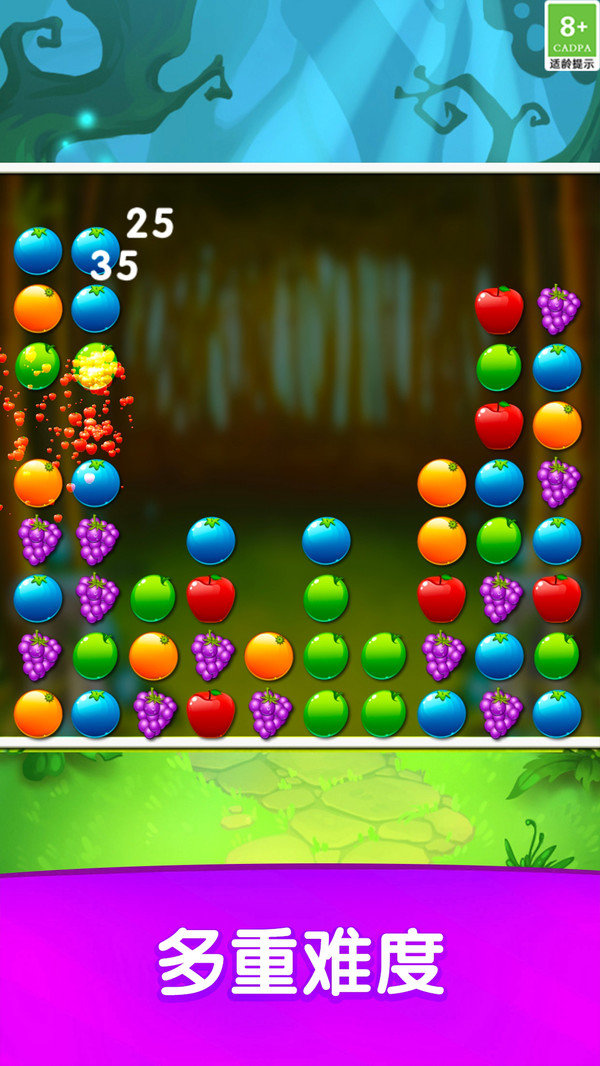Pop the red apple flanked by grape bunches
This screenshot has height=1066, width=600.
pos(211,714)
